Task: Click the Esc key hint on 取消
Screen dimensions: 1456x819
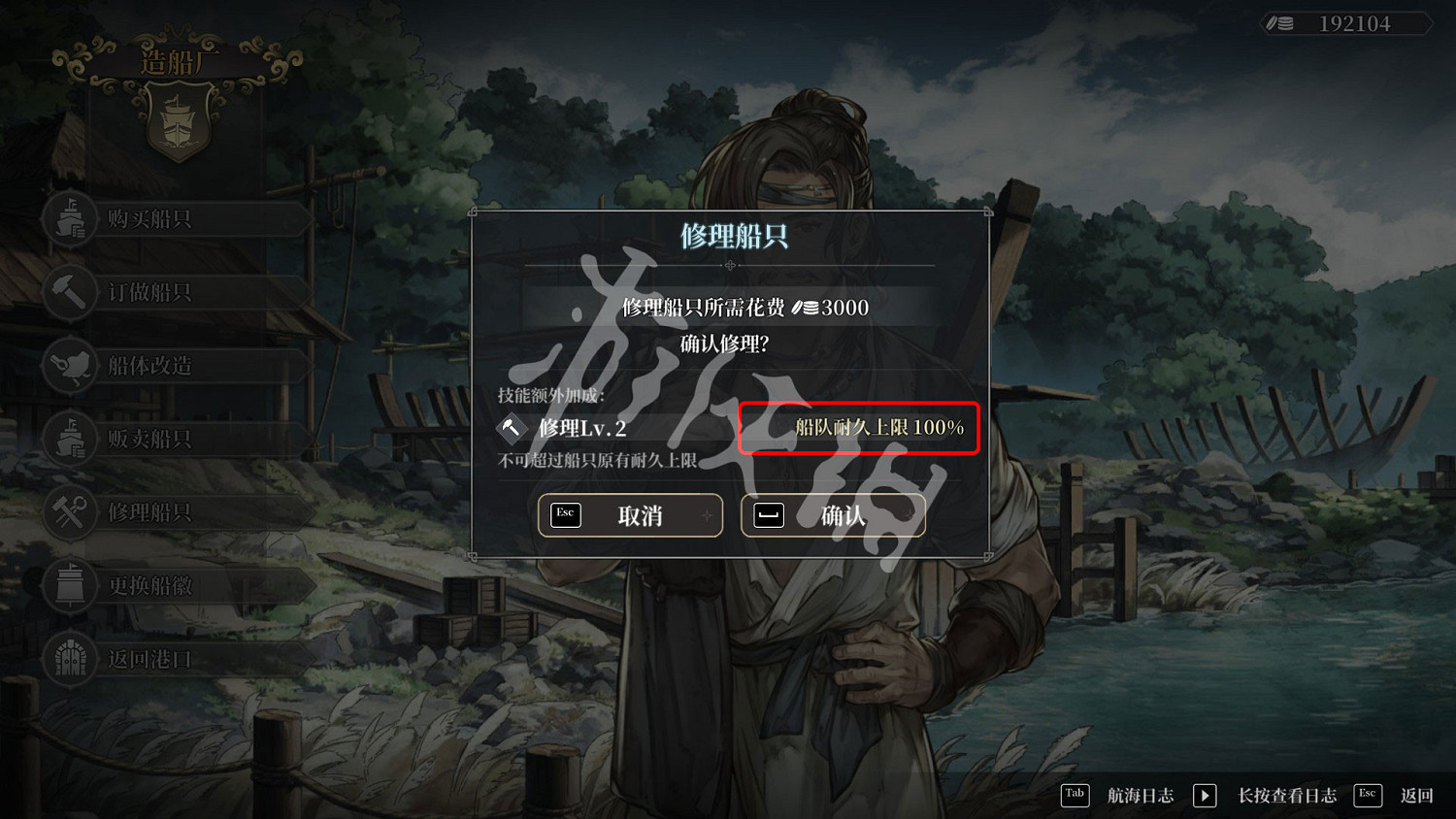Action: [x=564, y=514]
